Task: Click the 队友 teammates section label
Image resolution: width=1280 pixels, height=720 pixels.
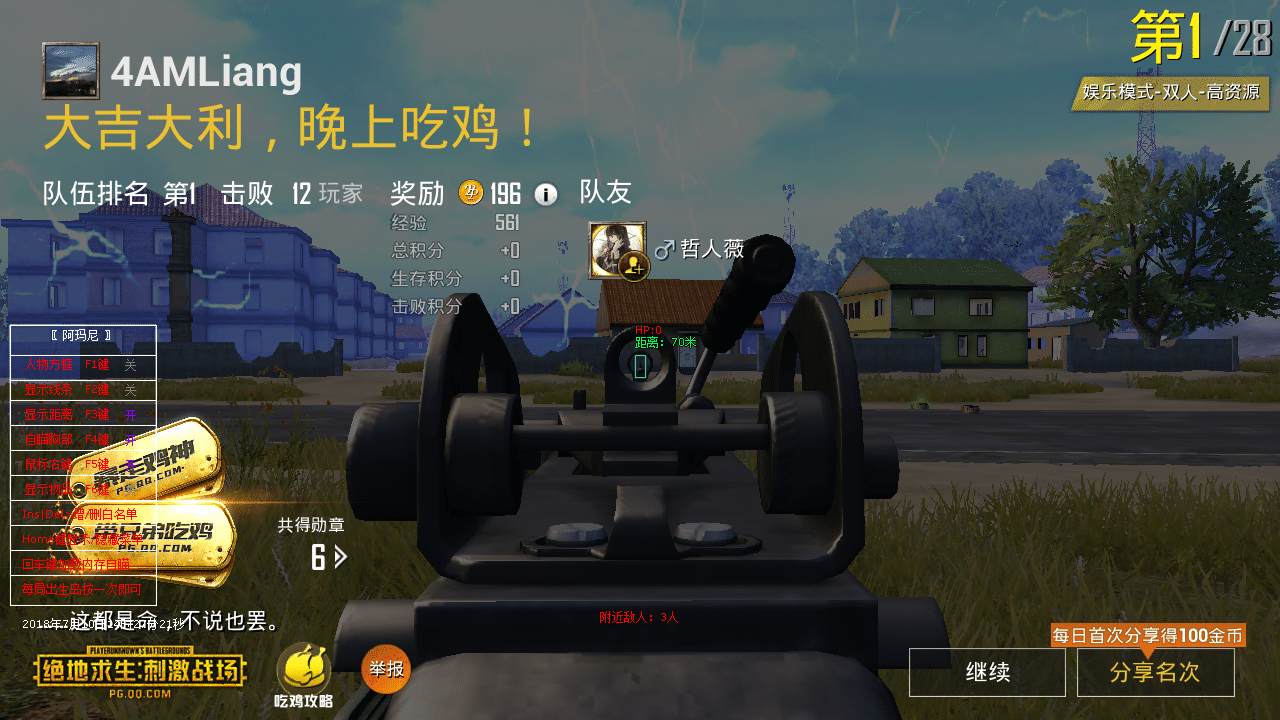Action: coord(606,192)
